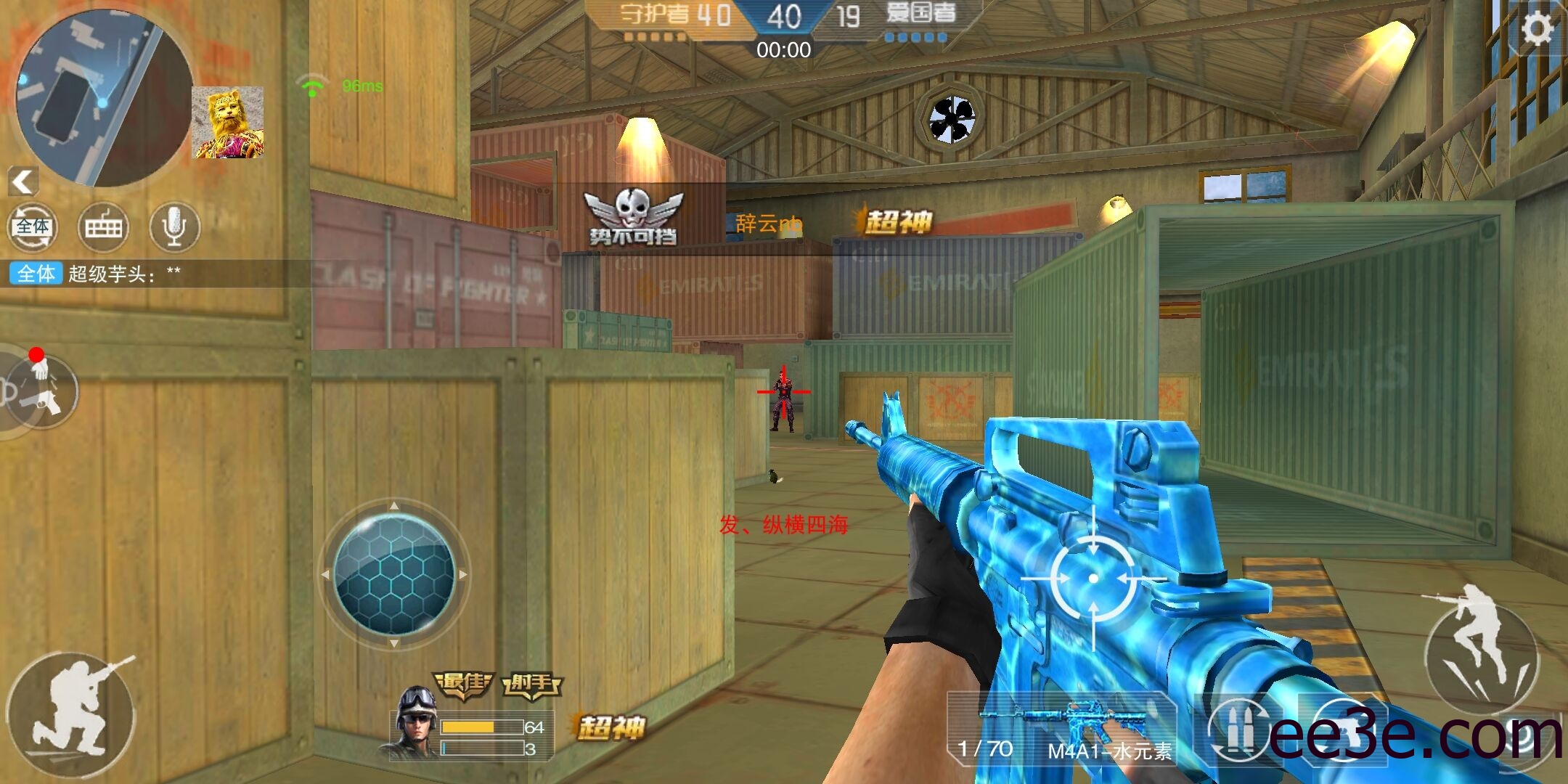Select the lion avatar portrait
The image size is (1568, 784).
pos(228,123)
